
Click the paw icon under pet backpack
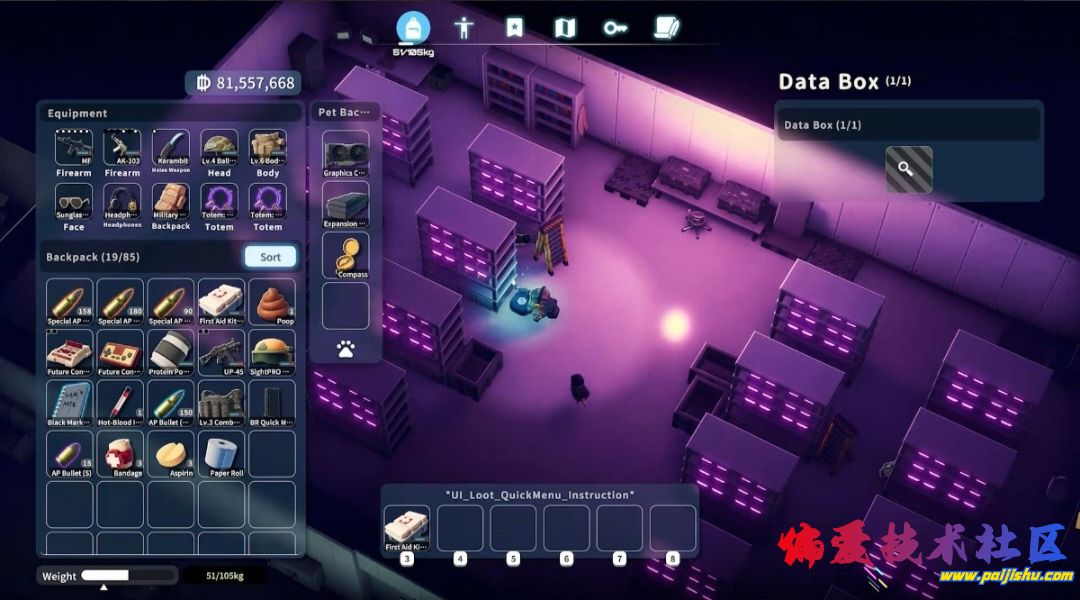pyautogui.click(x=345, y=349)
